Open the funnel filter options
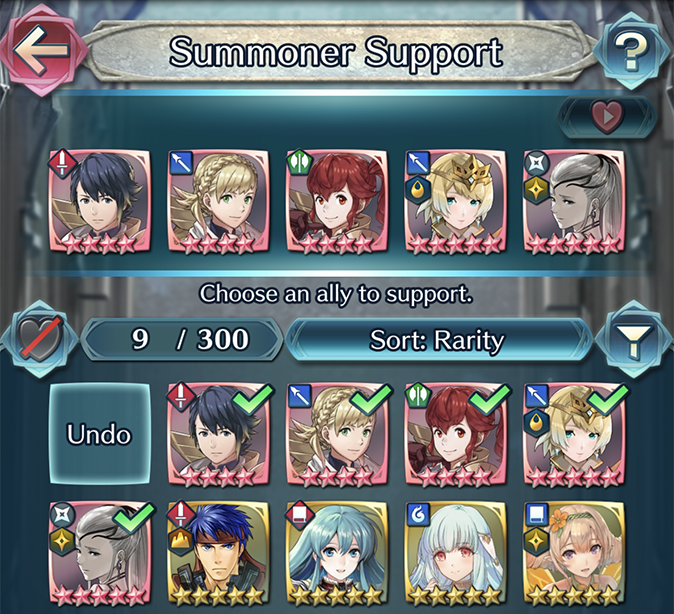The height and width of the screenshot is (614, 674). click(632, 341)
